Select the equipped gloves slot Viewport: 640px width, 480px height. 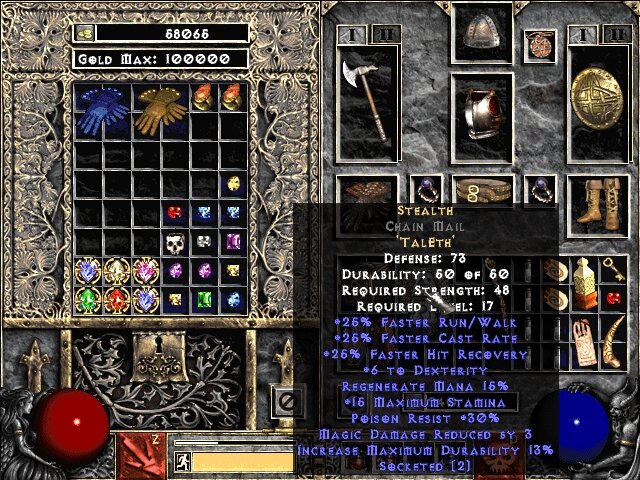tap(362, 192)
